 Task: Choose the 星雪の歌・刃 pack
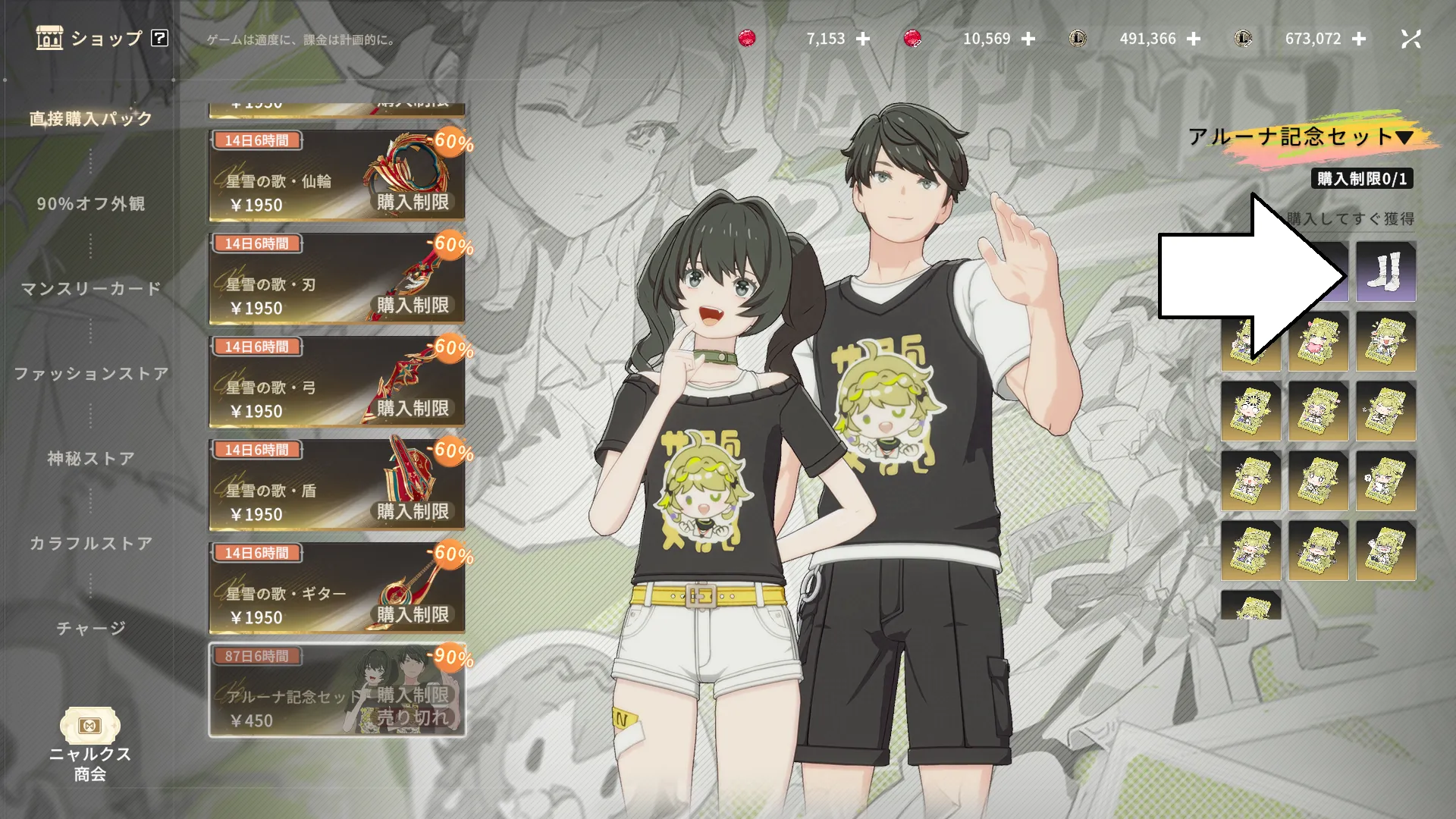point(337,278)
